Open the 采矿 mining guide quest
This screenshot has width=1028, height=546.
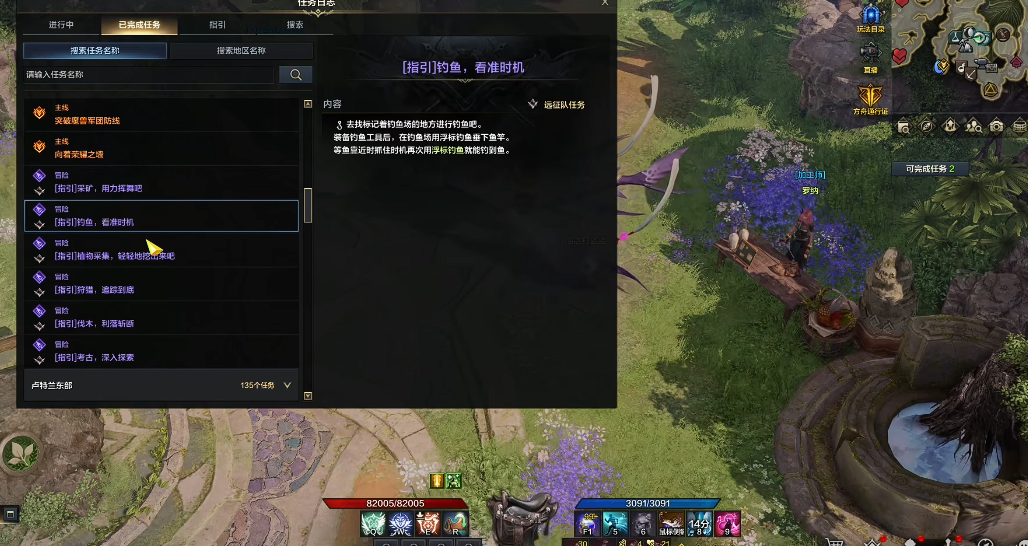pos(160,182)
